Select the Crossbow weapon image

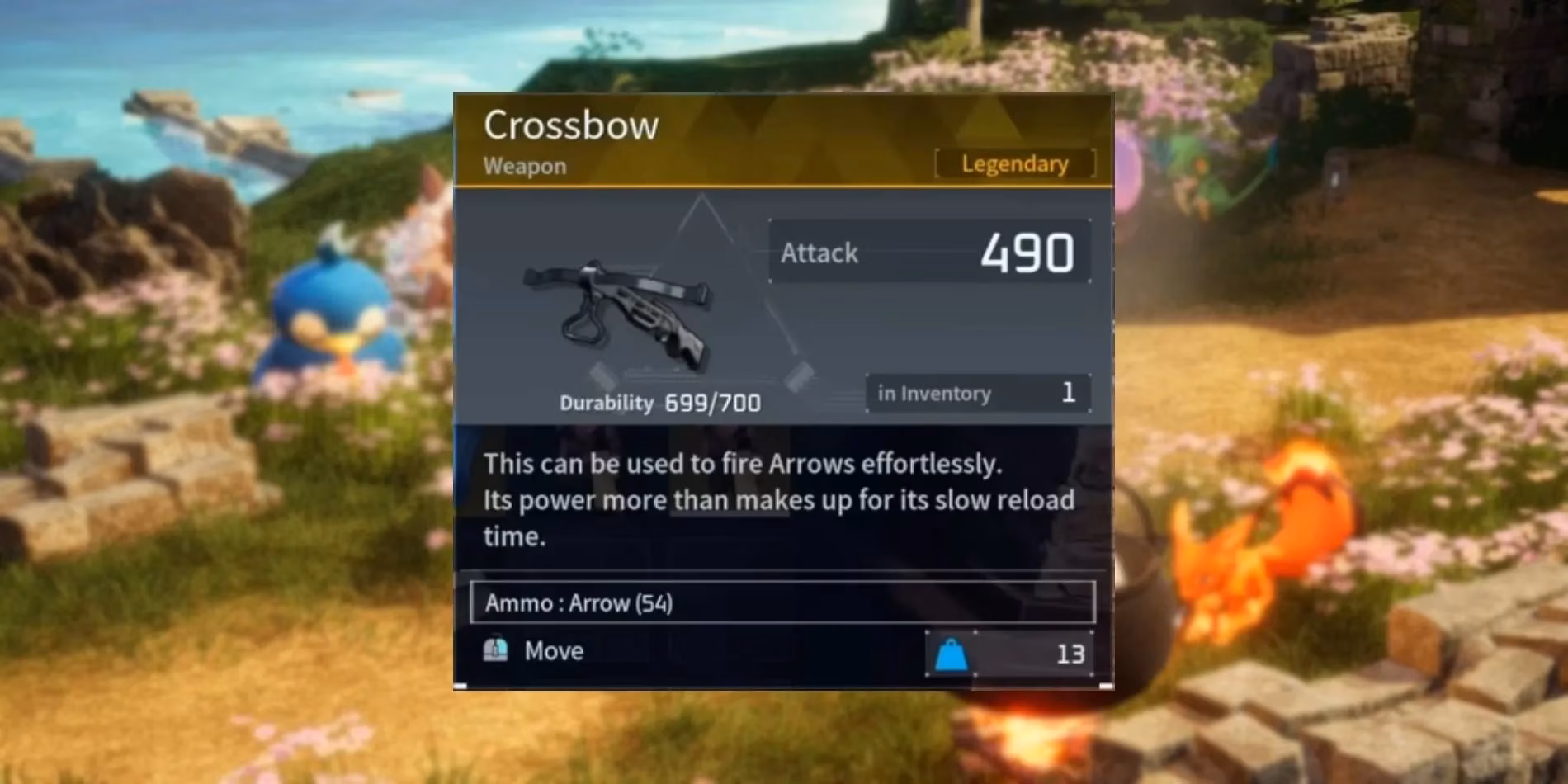pyautogui.click(x=619, y=314)
